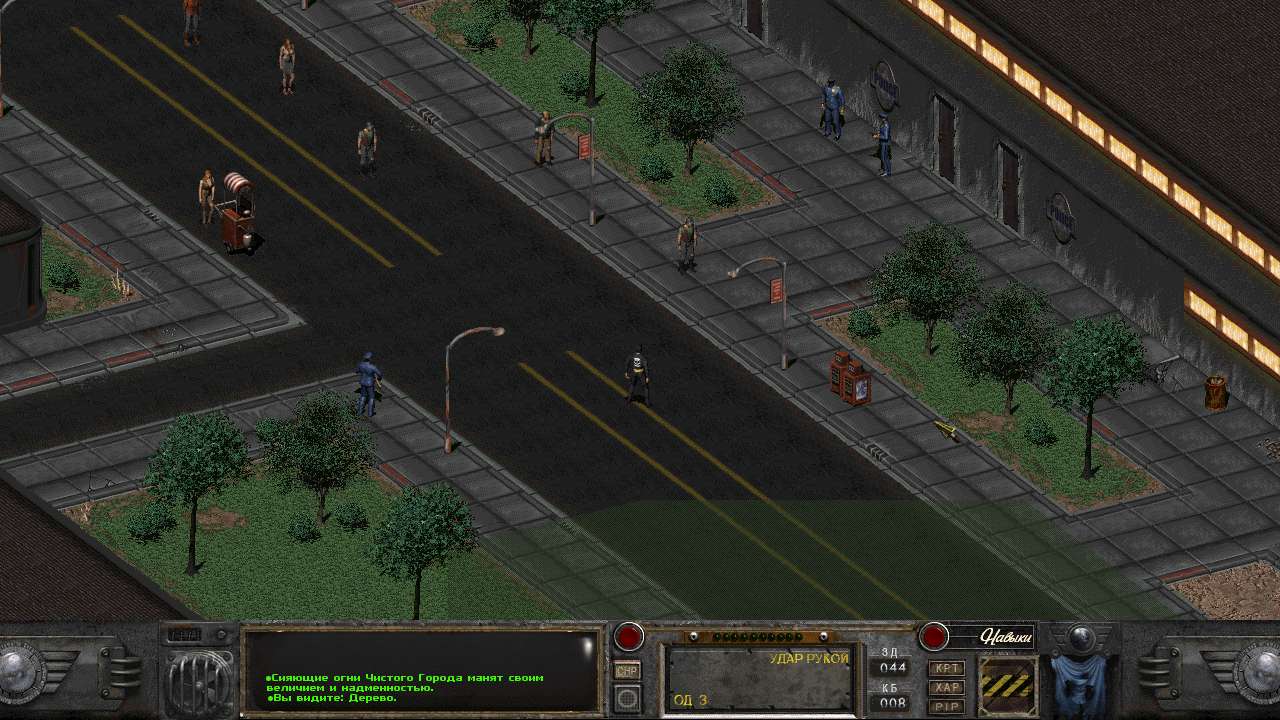
Task: Open the PIP Pip-Boy screen
Action: (x=946, y=704)
